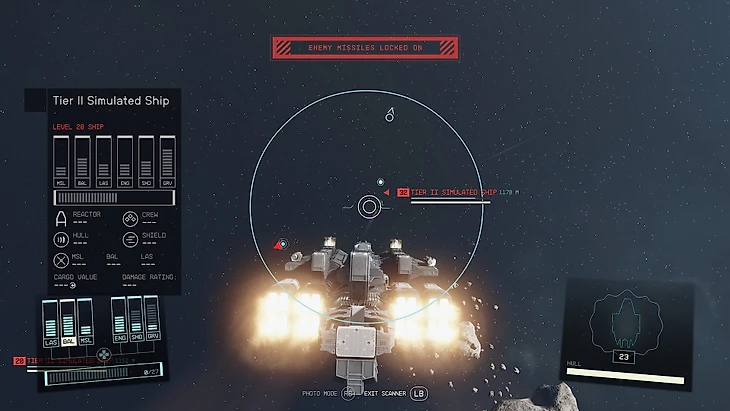Select the red enemy arrow on reticle ring
This screenshot has width=730, height=411.
pos(278,244)
